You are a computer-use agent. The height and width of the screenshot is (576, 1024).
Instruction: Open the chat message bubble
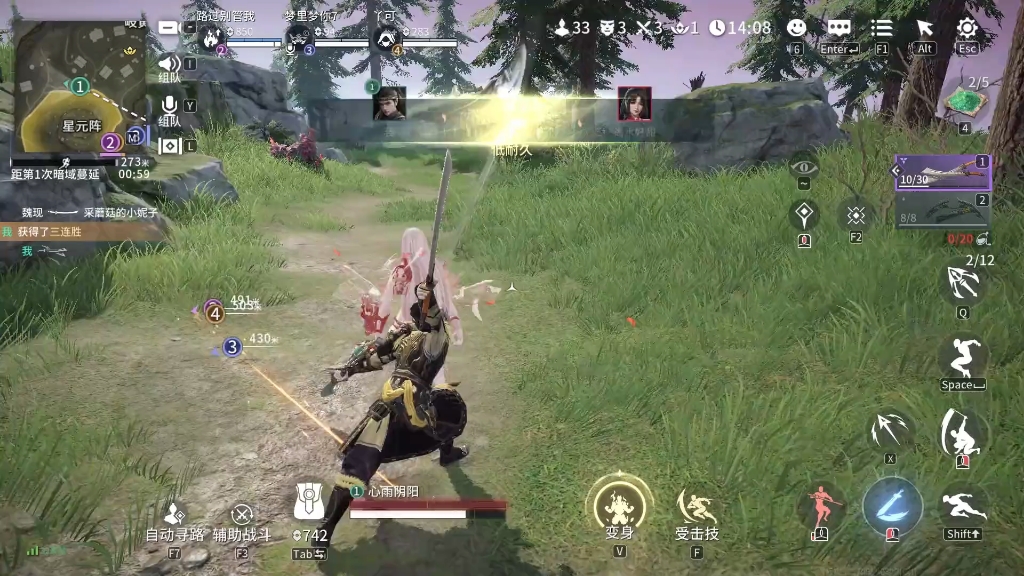point(839,29)
